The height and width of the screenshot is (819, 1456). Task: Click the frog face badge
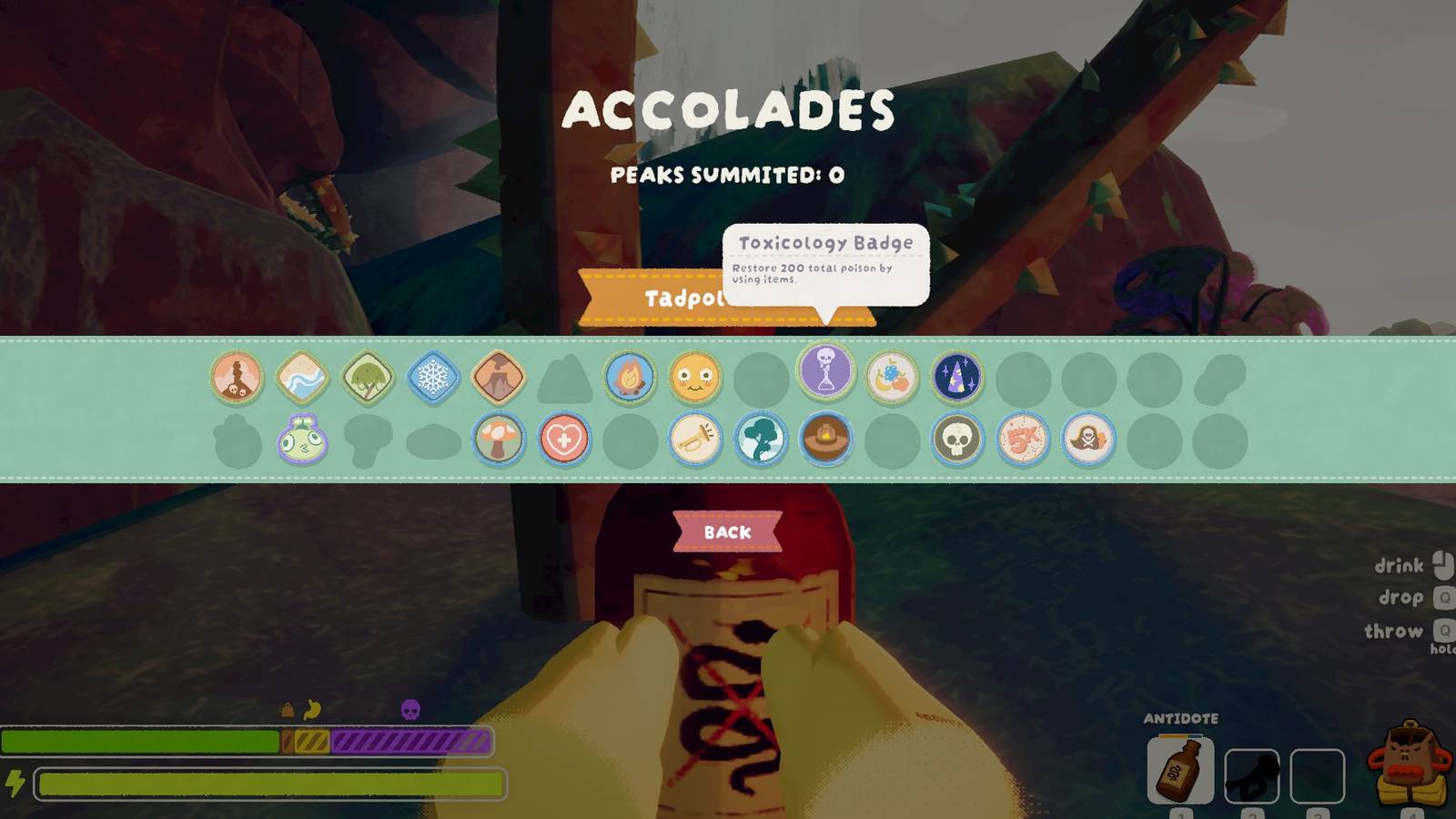click(303, 440)
